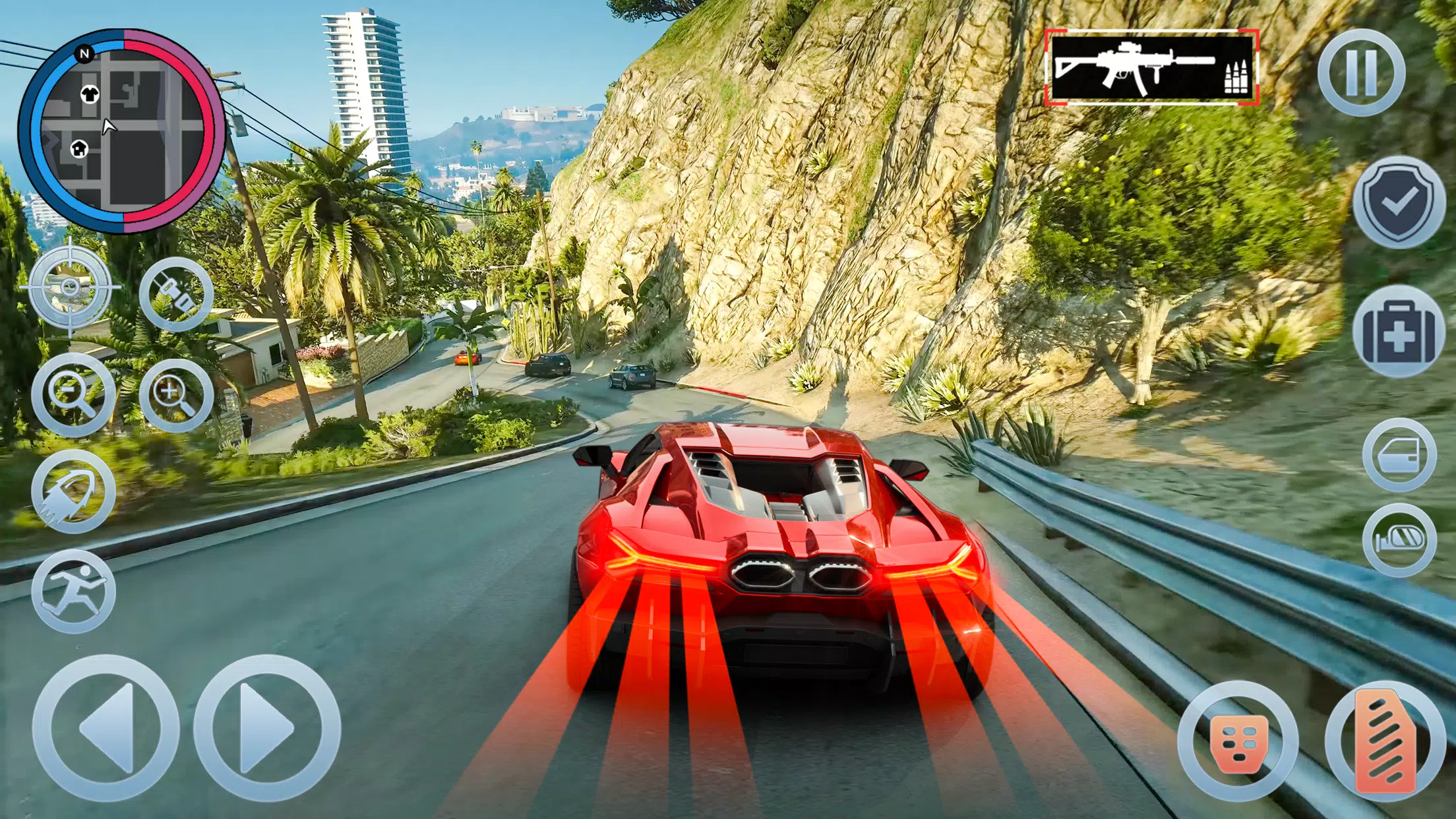
Task: Pause the game with the pause button
Action: click(1361, 73)
